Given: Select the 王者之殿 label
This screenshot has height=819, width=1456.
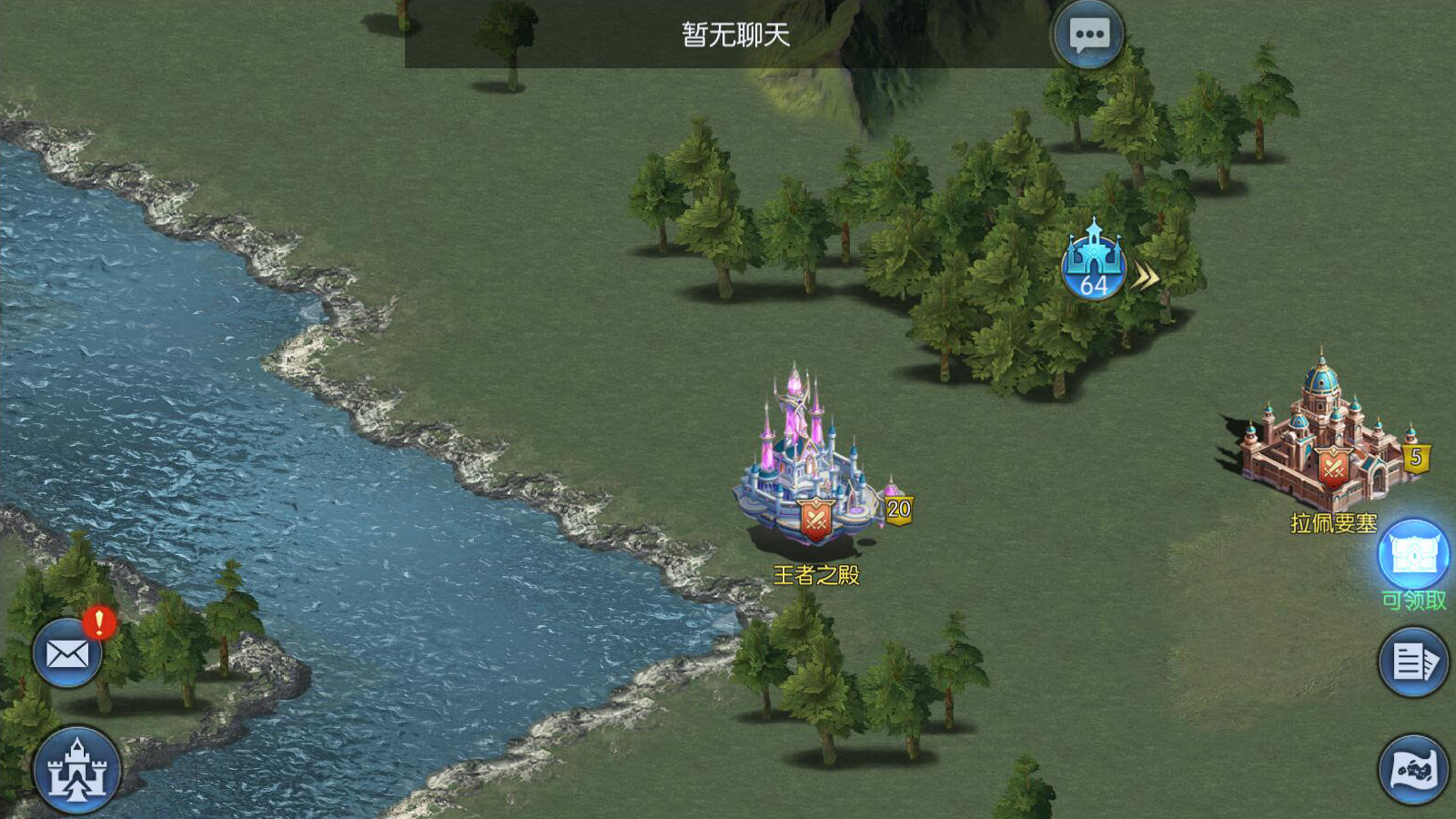Looking at the screenshot, I should (x=818, y=573).
